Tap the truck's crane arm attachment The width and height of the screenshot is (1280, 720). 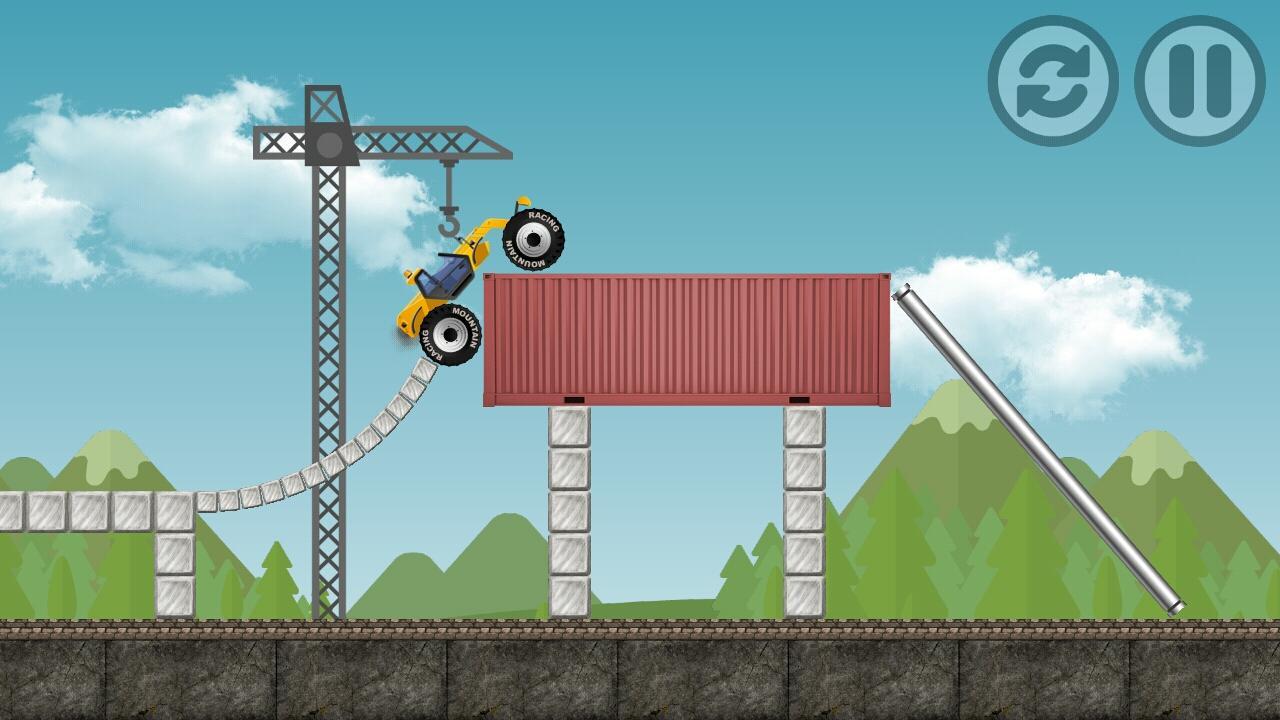pos(480,230)
